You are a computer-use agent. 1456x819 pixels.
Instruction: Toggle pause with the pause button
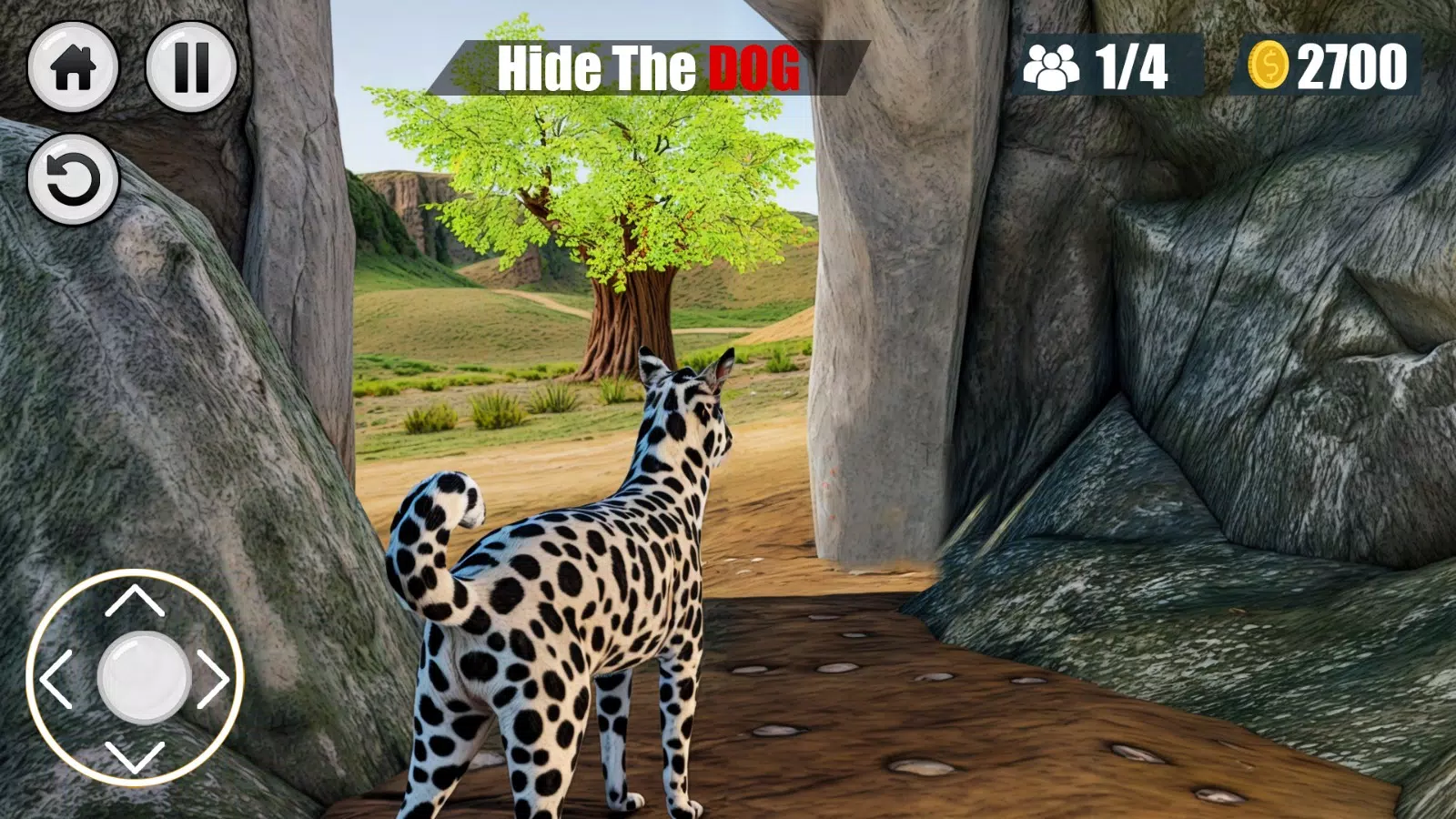[192, 68]
